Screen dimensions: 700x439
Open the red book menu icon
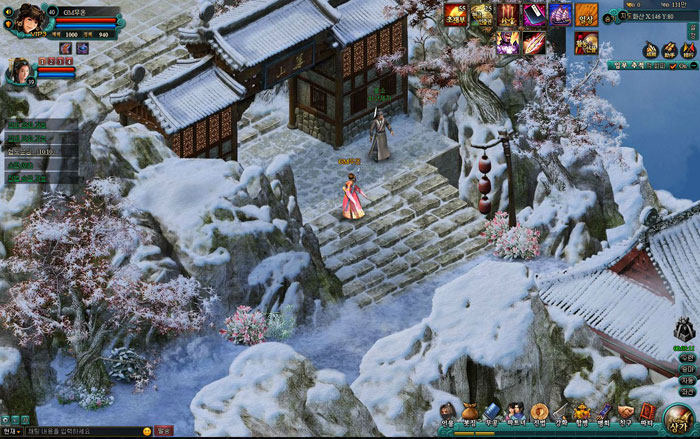(647, 412)
